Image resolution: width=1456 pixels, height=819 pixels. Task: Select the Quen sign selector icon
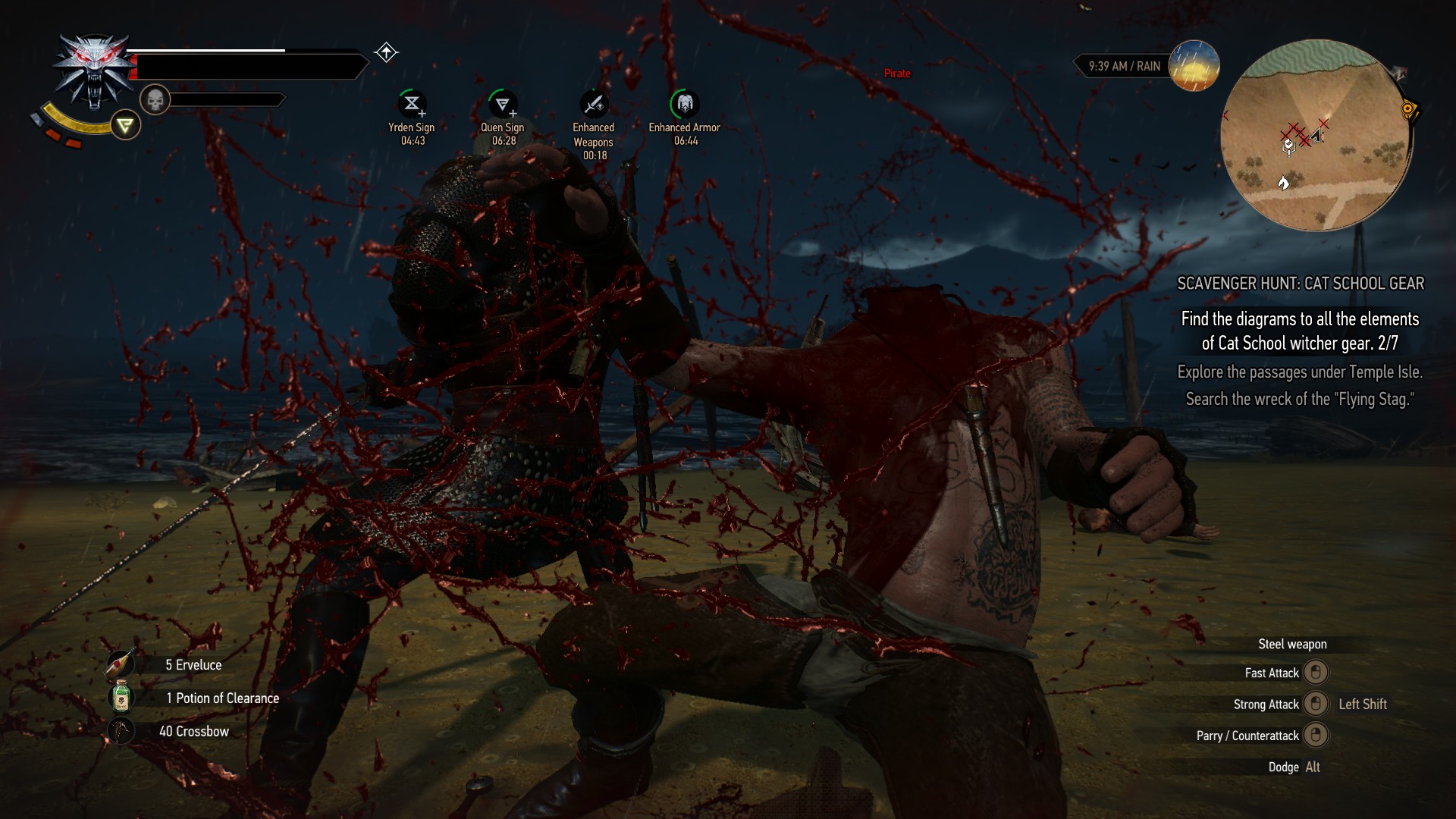[125, 125]
